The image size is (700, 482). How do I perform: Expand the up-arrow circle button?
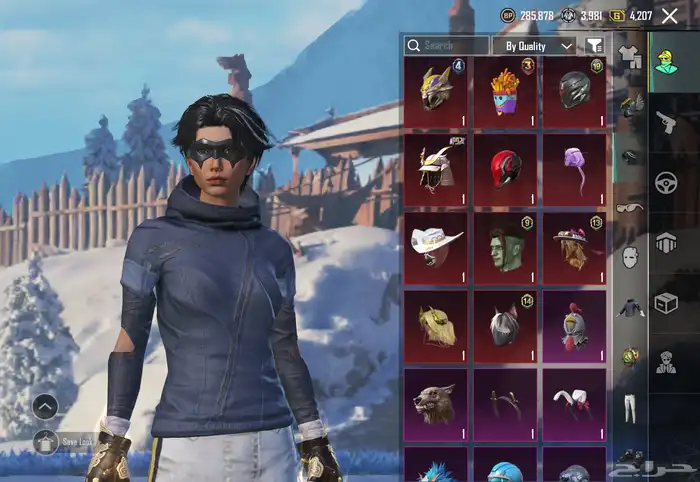[x=45, y=406]
